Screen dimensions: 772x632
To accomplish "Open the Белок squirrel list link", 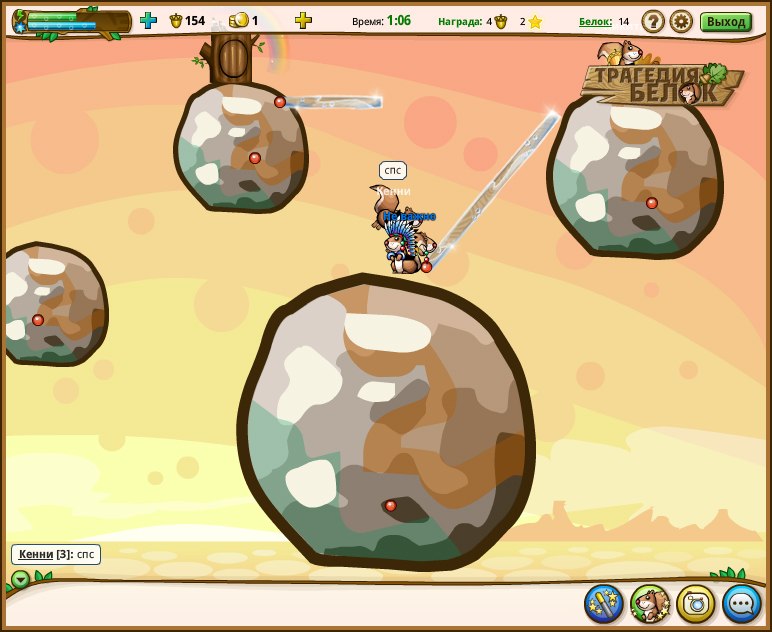I will 595,21.
